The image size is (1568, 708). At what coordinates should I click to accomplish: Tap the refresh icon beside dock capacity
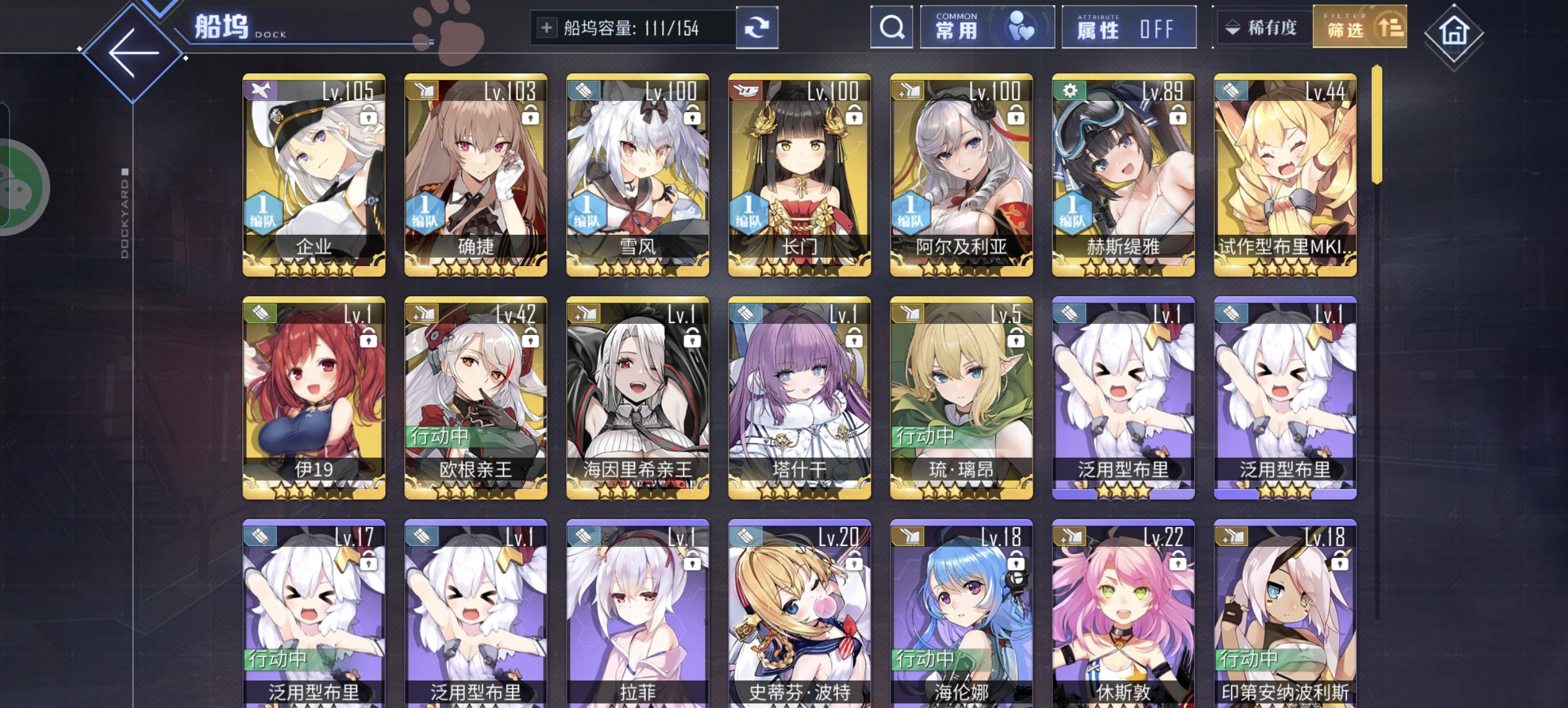coord(757,28)
